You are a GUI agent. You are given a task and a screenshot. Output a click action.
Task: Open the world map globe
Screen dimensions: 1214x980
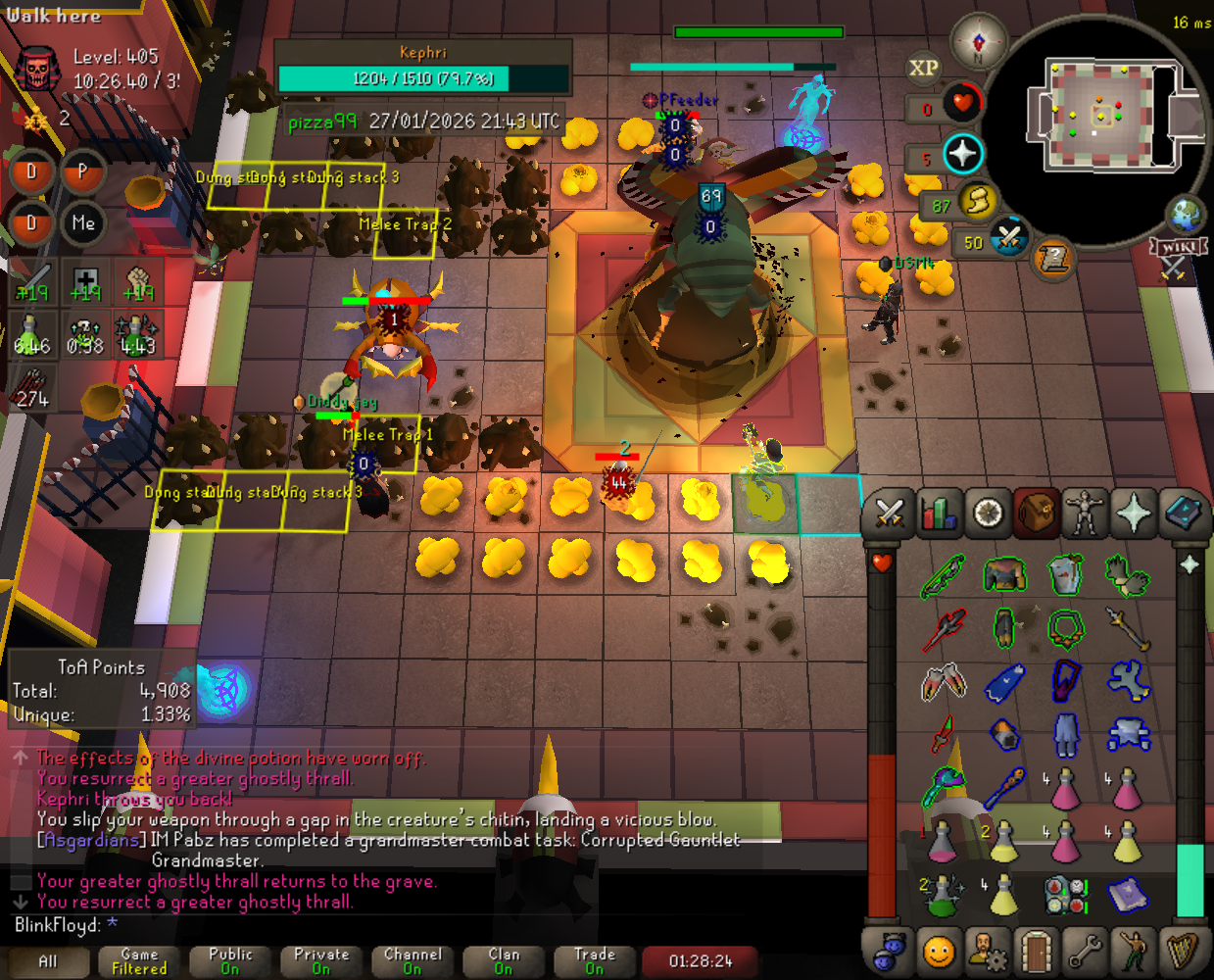coord(1185,215)
